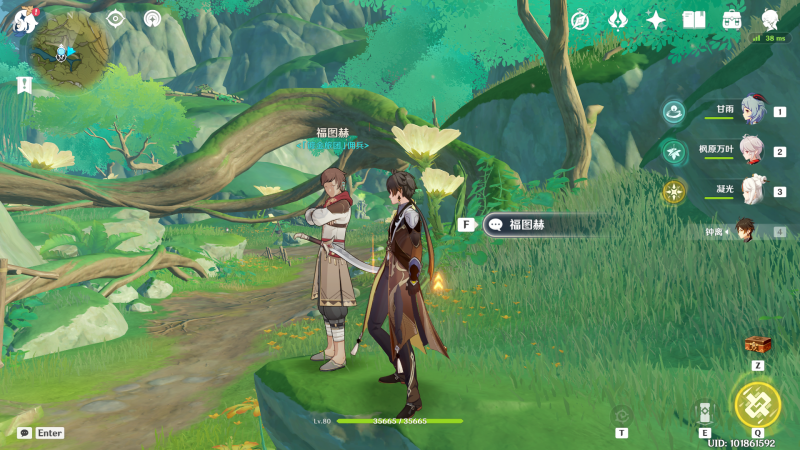Open the Paimon main menu
The width and height of the screenshot is (800, 450).
click(x=24, y=21)
